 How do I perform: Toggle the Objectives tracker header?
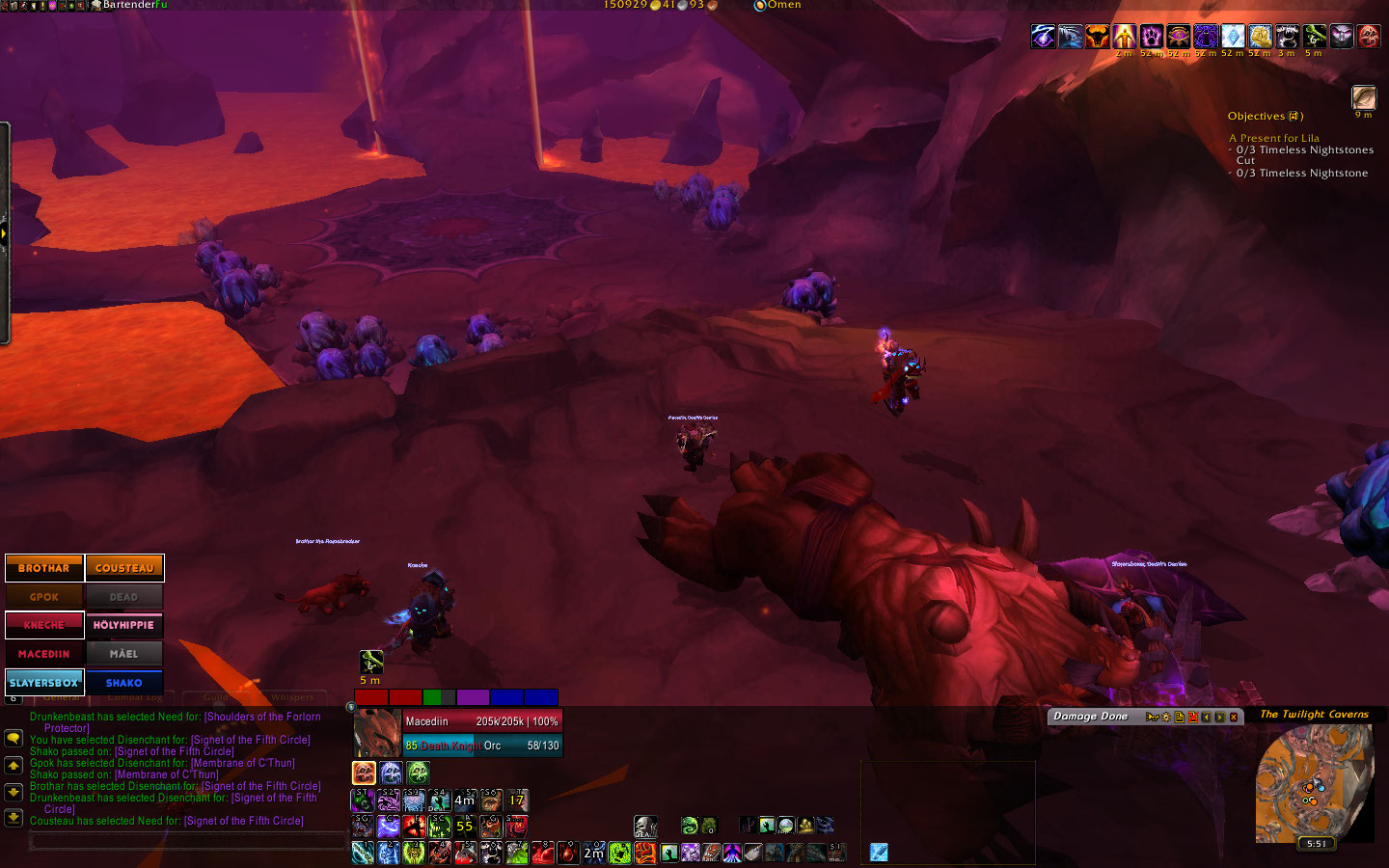point(1265,116)
